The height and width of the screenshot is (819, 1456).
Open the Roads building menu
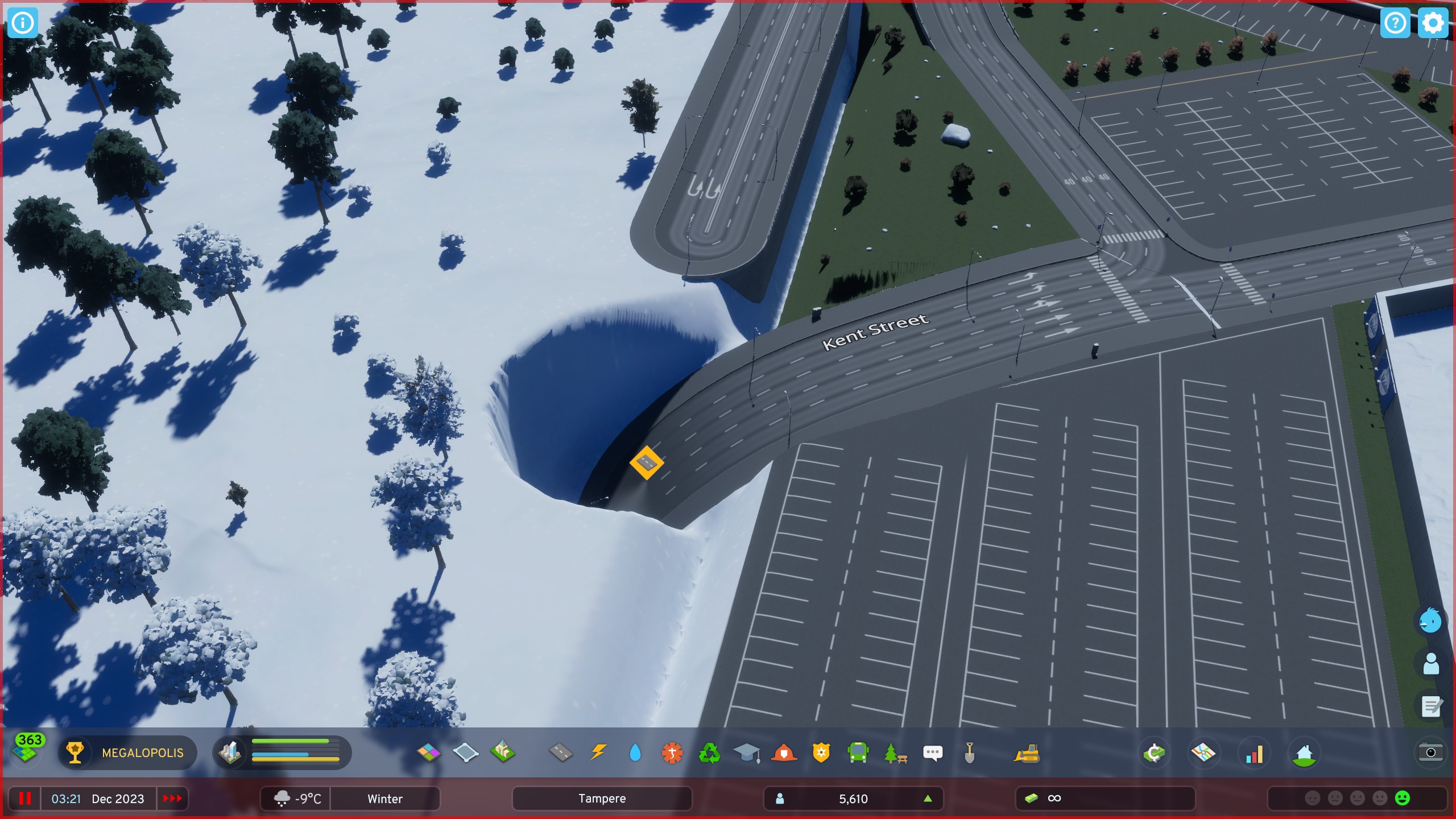tap(560, 752)
